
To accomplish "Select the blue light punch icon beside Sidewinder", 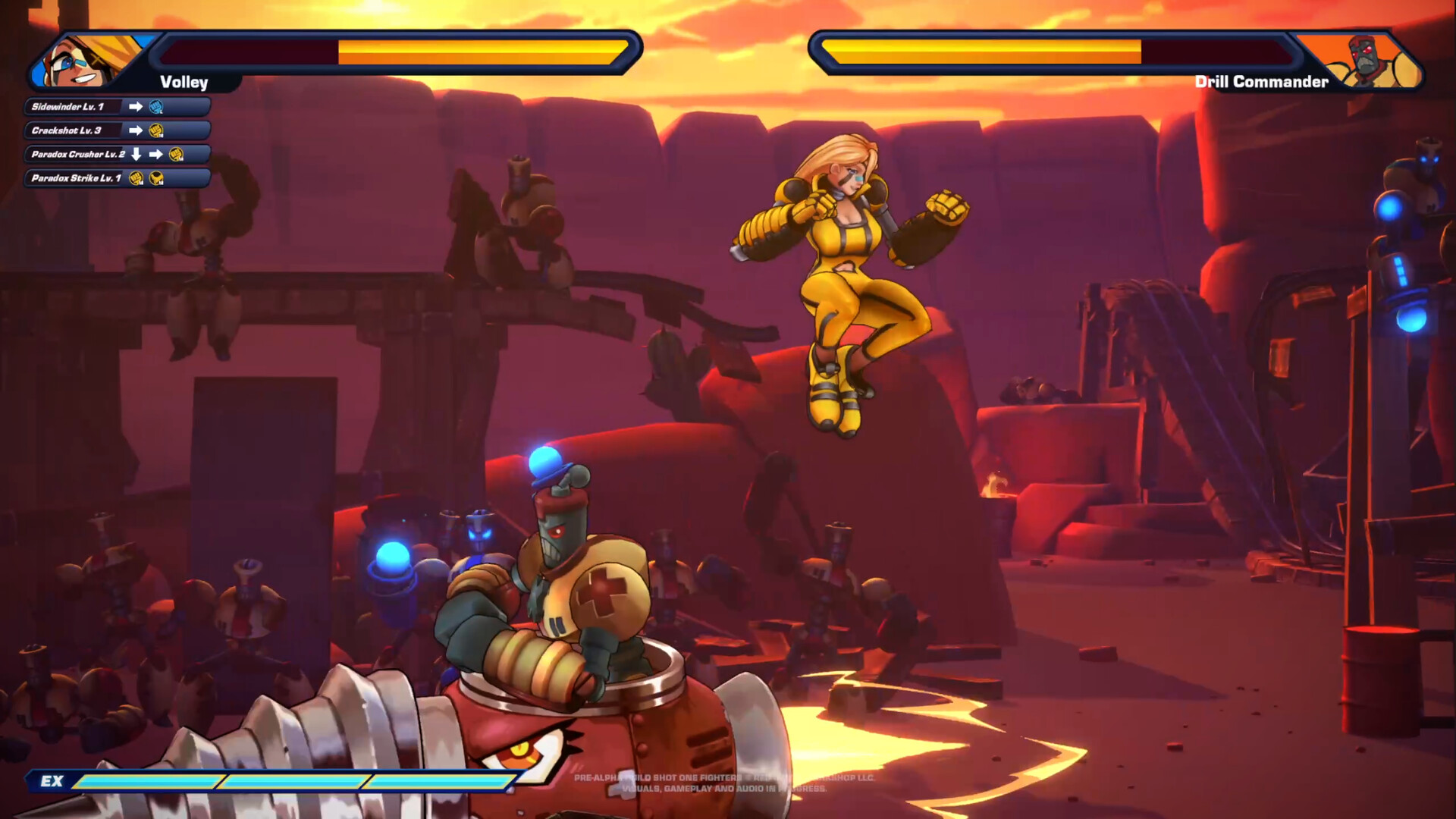I will click(155, 107).
